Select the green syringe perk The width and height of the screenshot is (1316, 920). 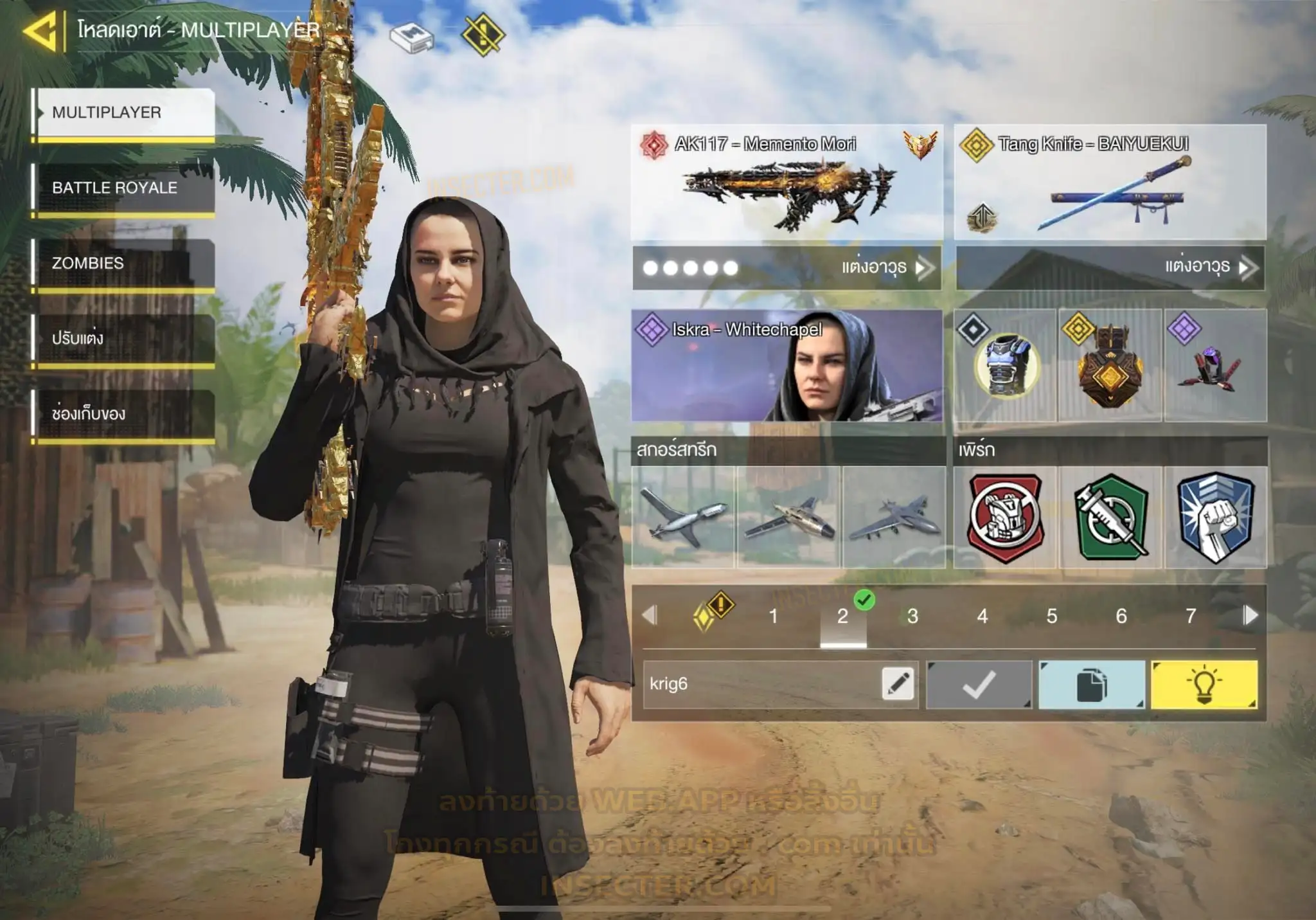point(1110,517)
